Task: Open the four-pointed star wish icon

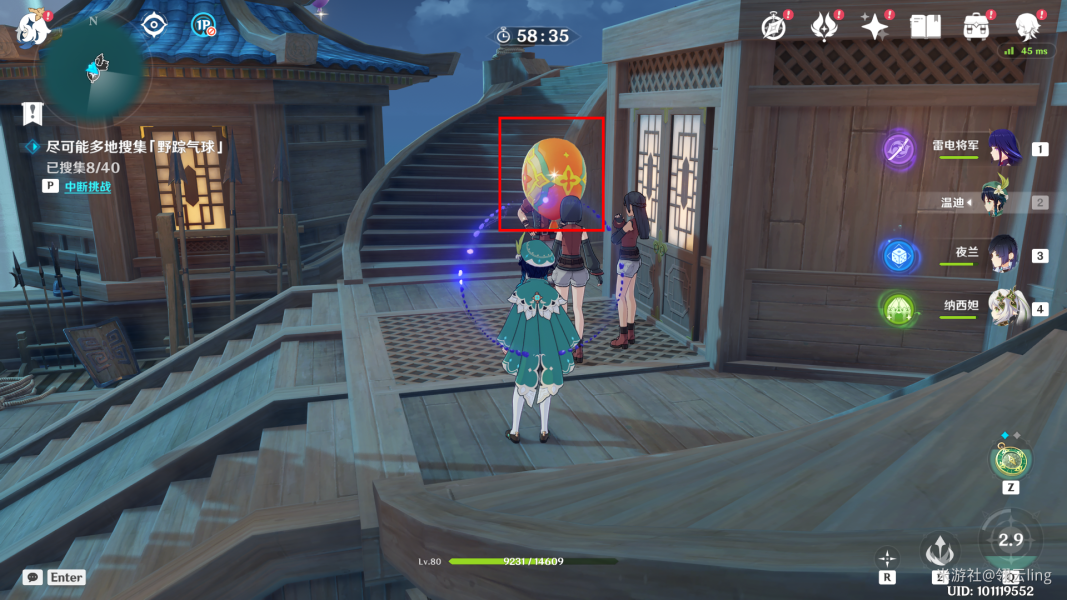Action: tap(875, 27)
